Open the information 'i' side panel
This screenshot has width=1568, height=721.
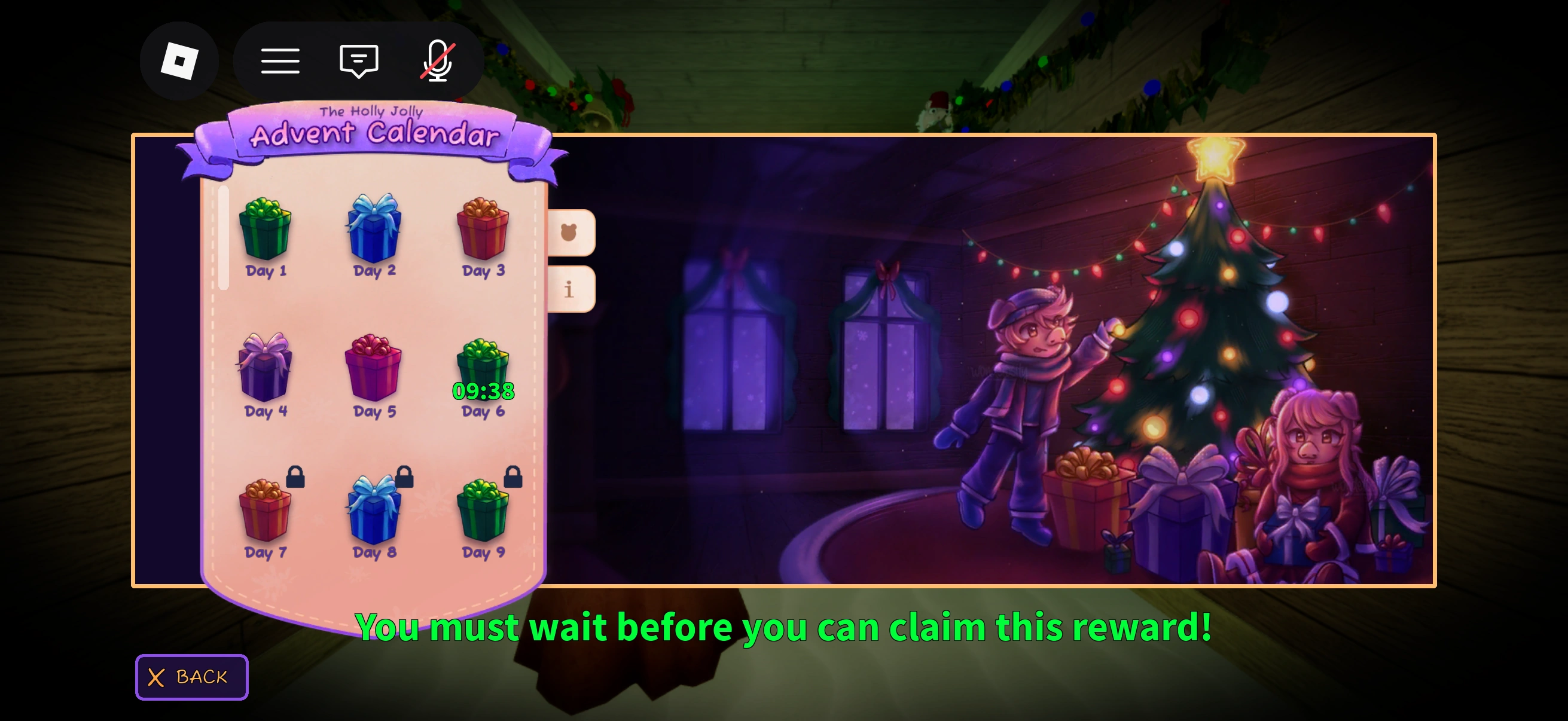point(570,288)
